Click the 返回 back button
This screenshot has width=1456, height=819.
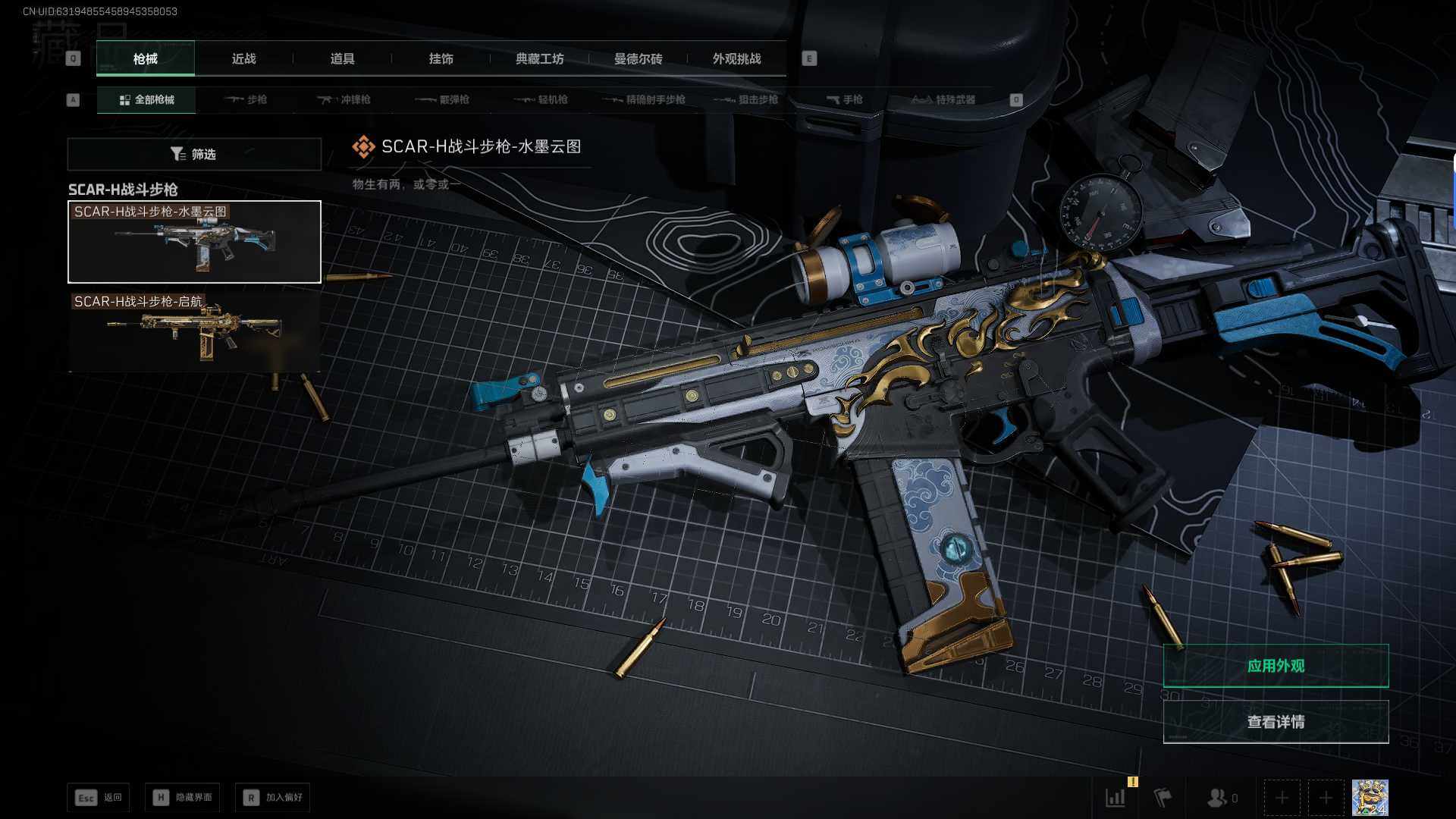click(x=99, y=798)
